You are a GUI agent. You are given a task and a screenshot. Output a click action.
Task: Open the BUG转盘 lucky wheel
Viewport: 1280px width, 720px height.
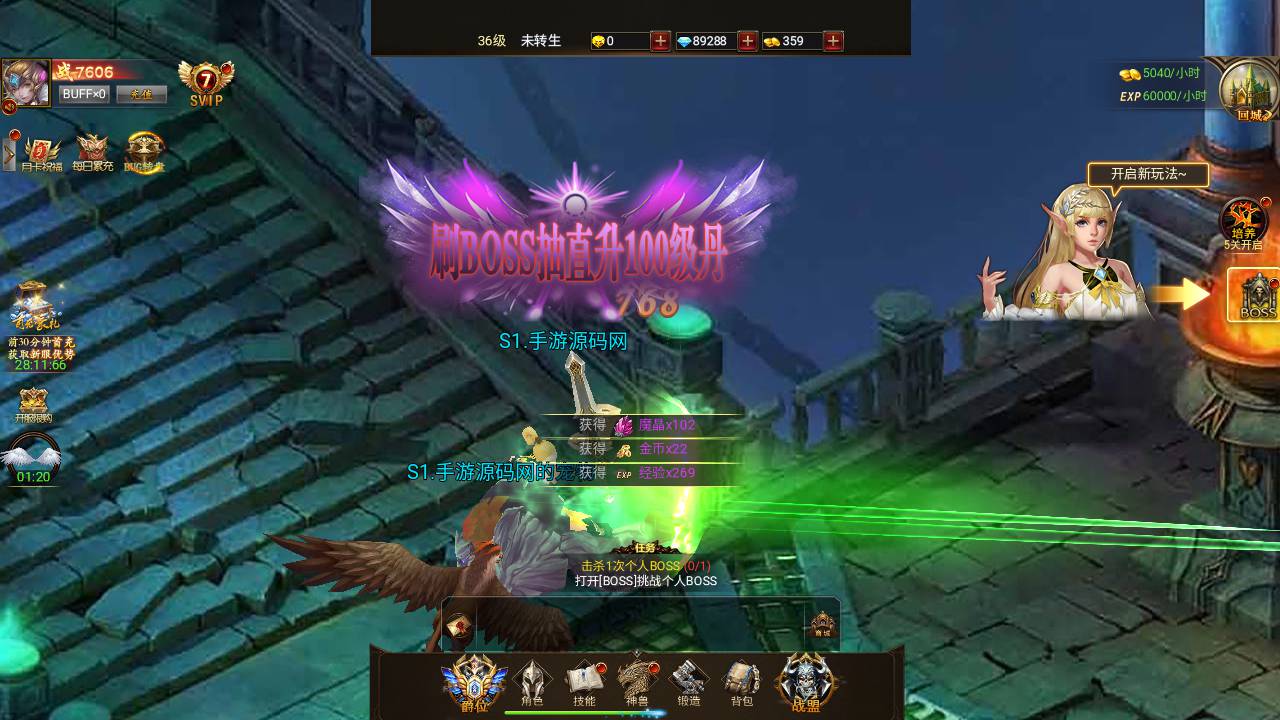pyautogui.click(x=145, y=148)
